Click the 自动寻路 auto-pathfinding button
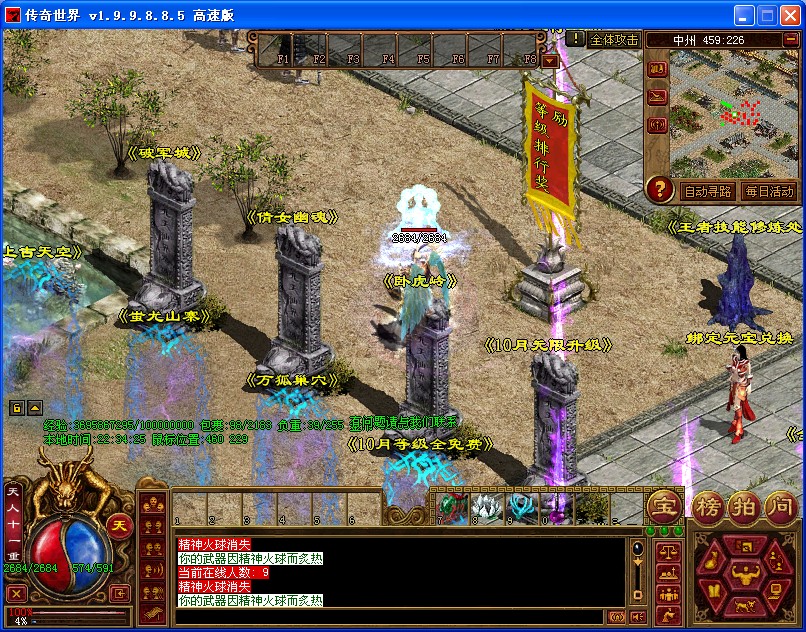This screenshot has height=632, width=806. coord(707,190)
